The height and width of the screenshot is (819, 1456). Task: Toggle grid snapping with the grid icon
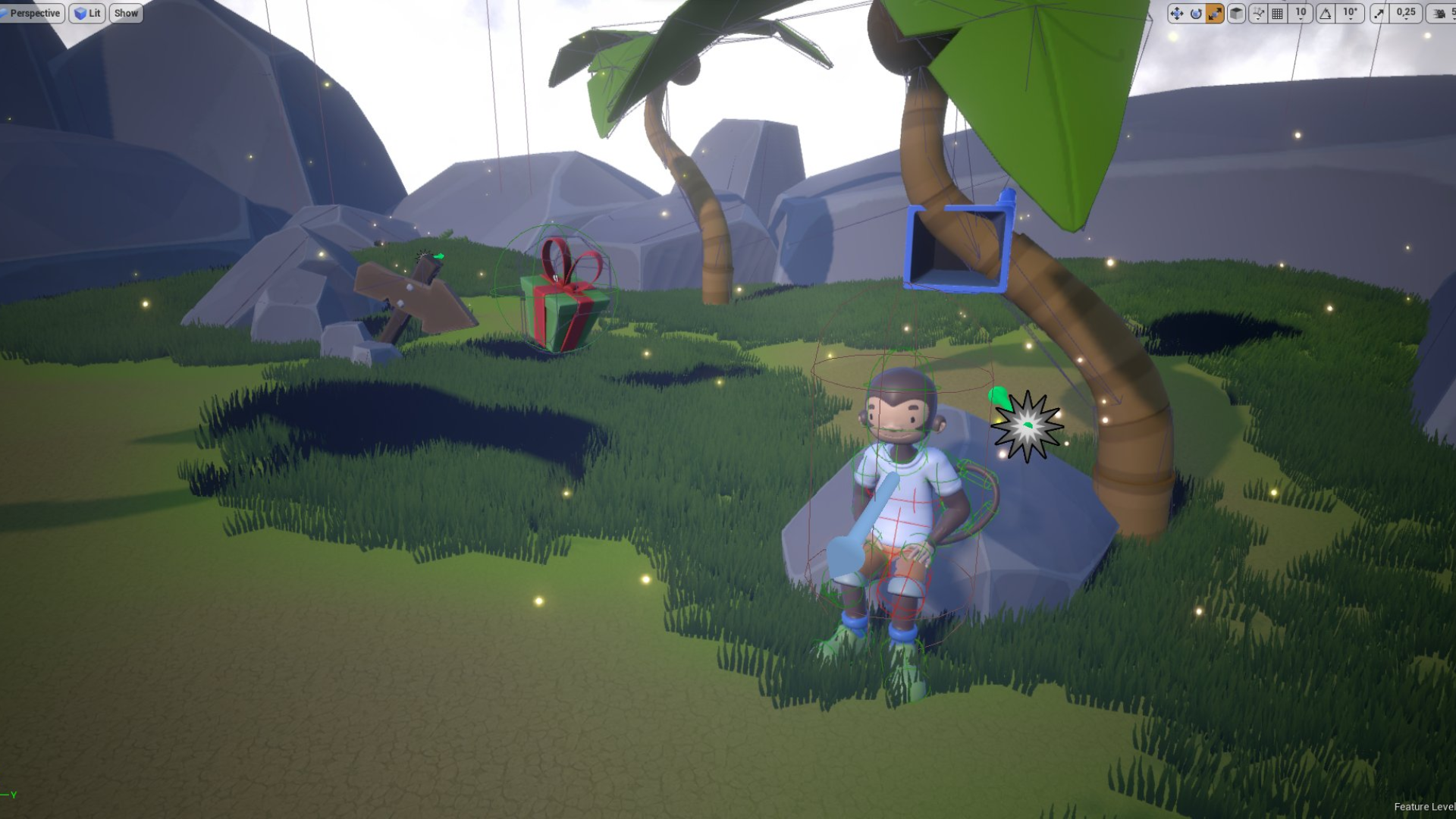[1278, 13]
